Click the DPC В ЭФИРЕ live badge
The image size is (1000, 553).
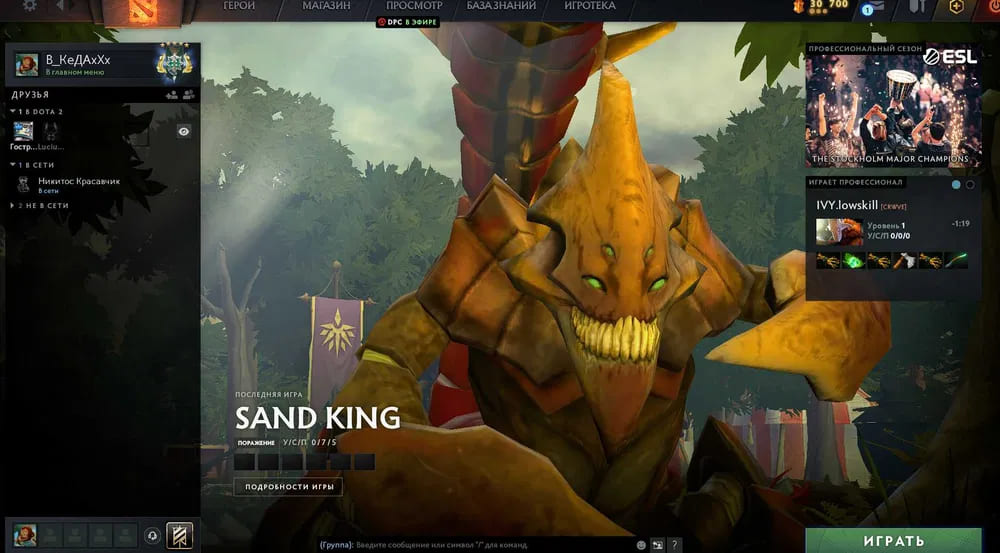[410, 21]
